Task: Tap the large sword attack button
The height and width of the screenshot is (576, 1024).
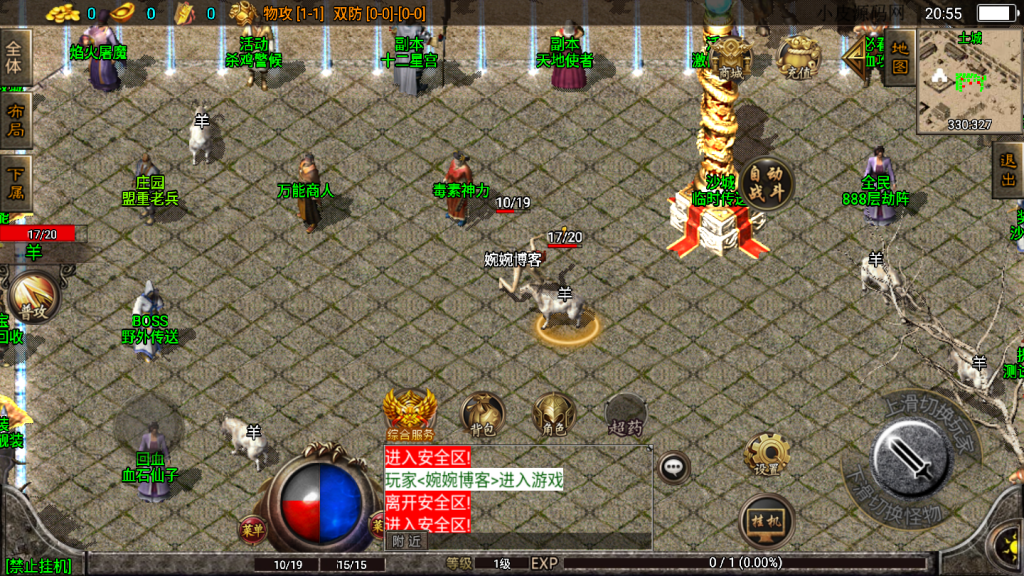Action: point(910,457)
